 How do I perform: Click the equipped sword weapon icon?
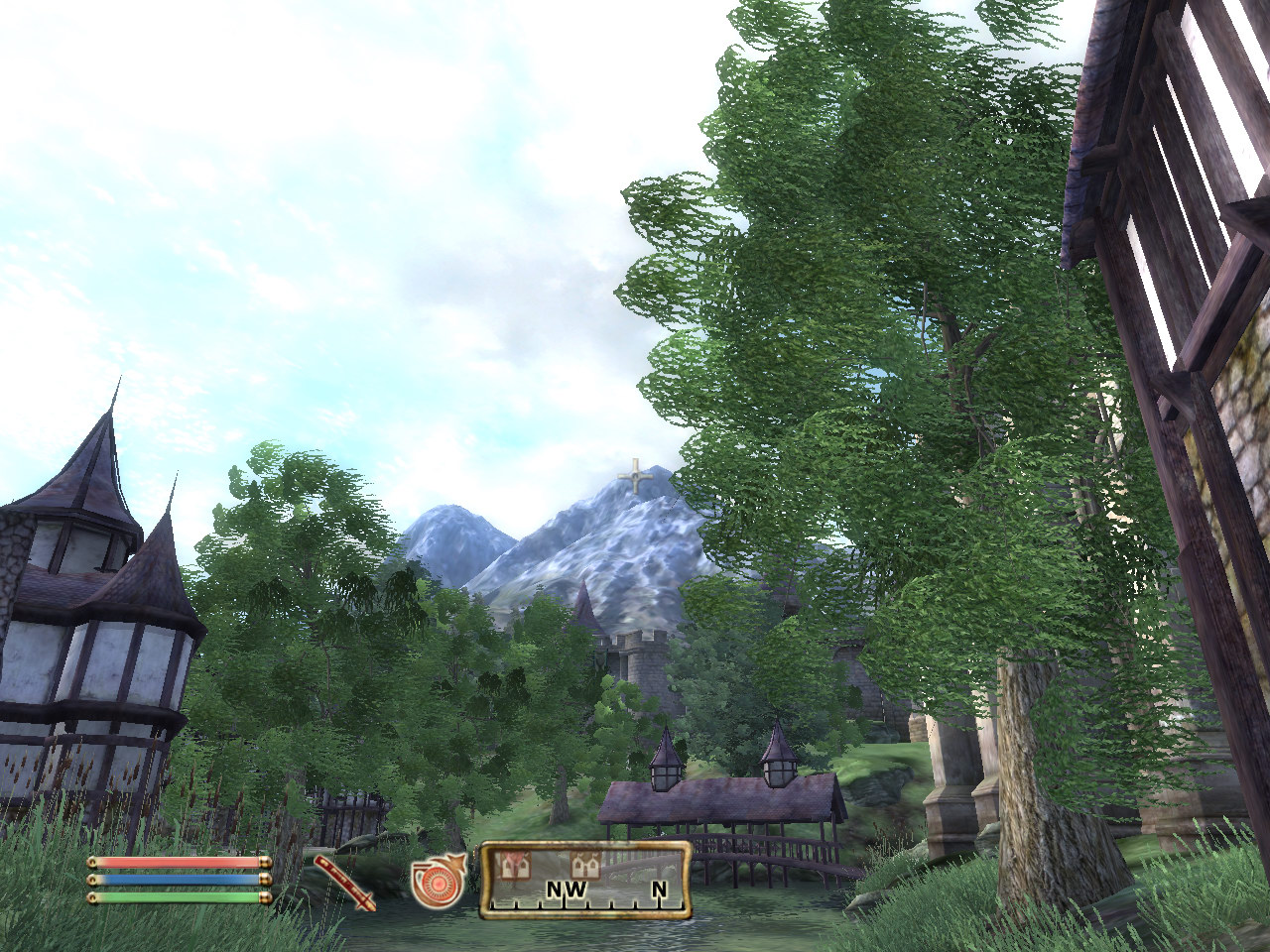click(345, 881)
